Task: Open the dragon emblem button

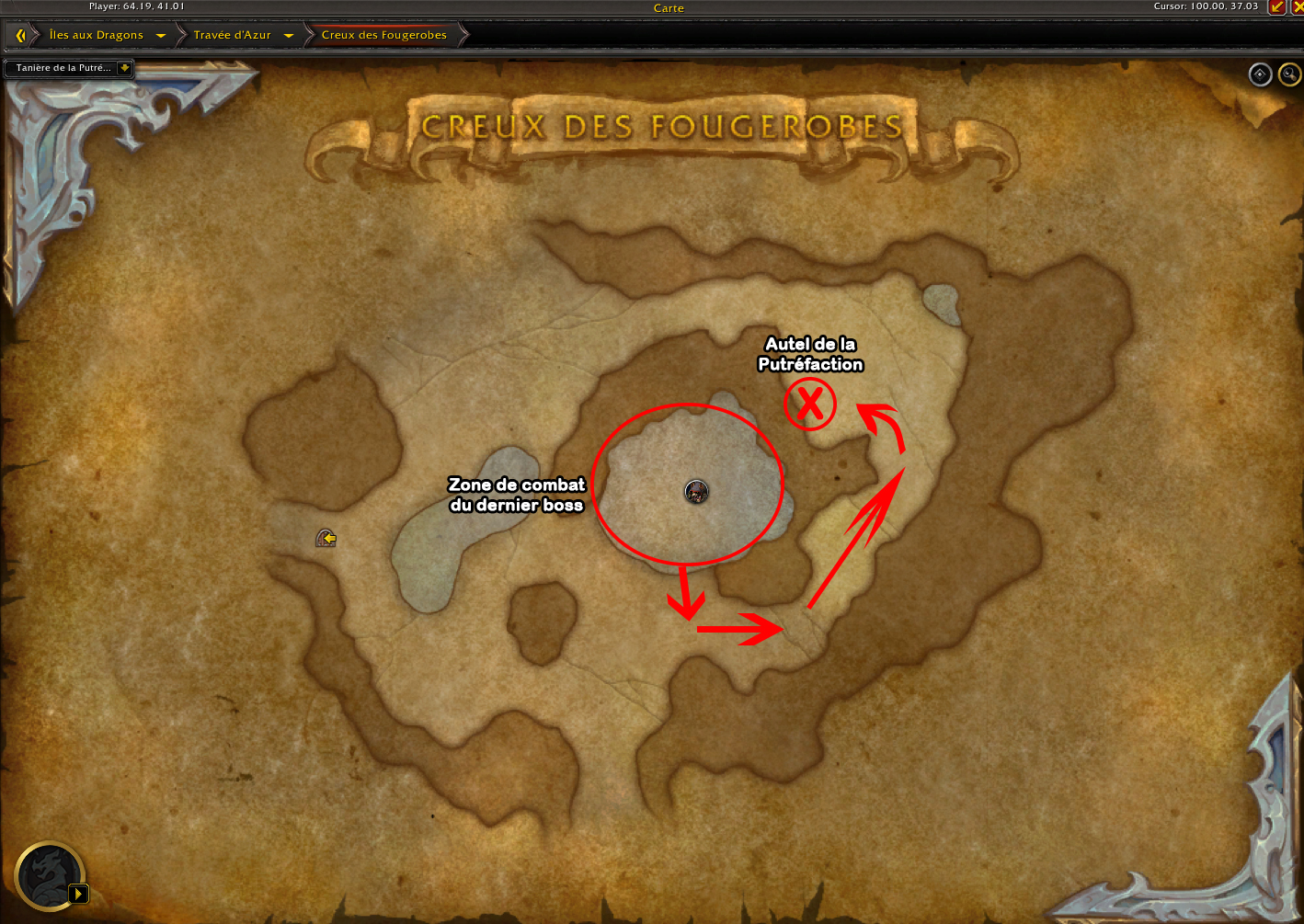Action: coord(51,875)
